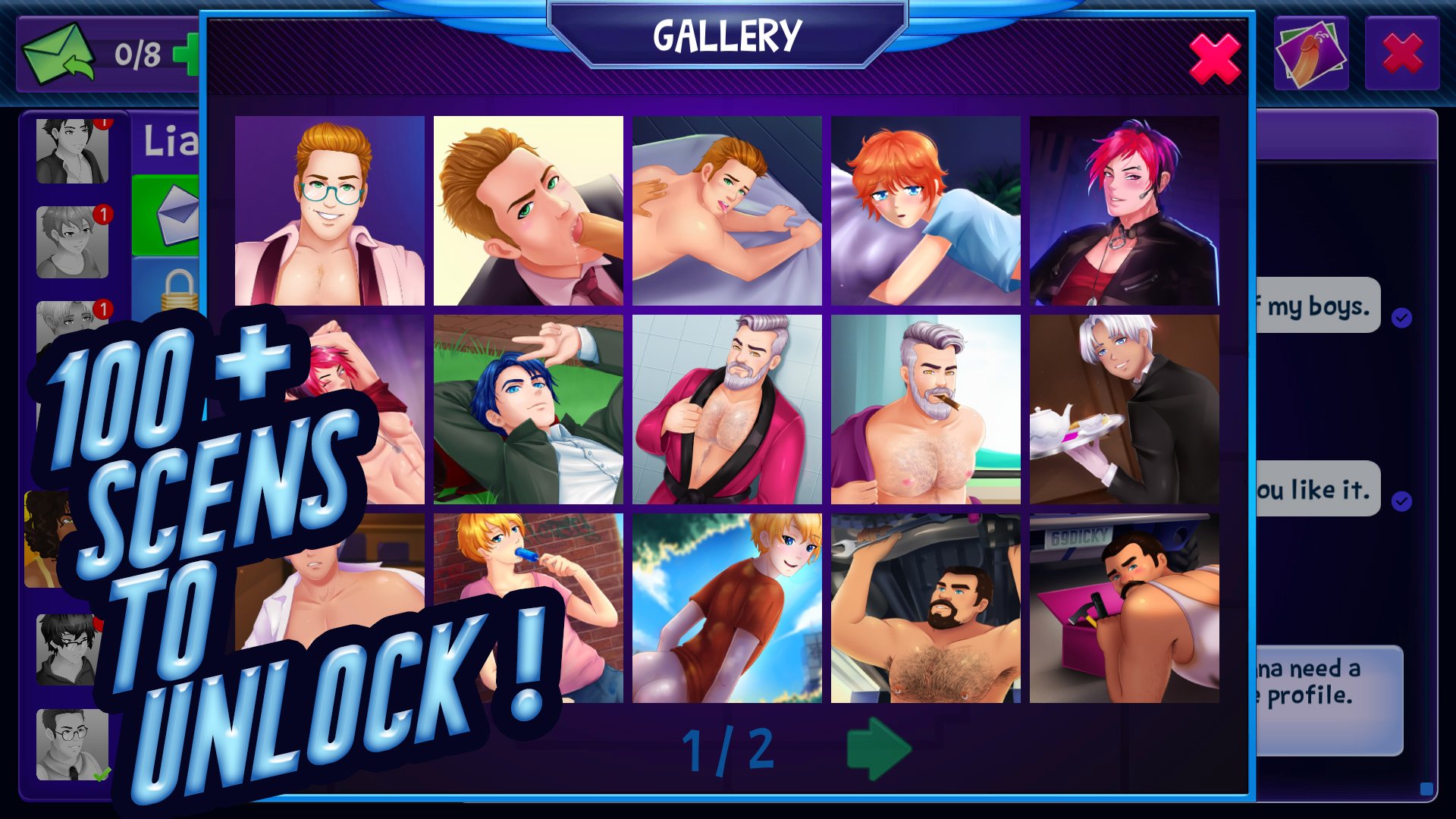Click the green envelope messages icon
This screenshot has height=819, width=1456.
click(x=58, y=53)
